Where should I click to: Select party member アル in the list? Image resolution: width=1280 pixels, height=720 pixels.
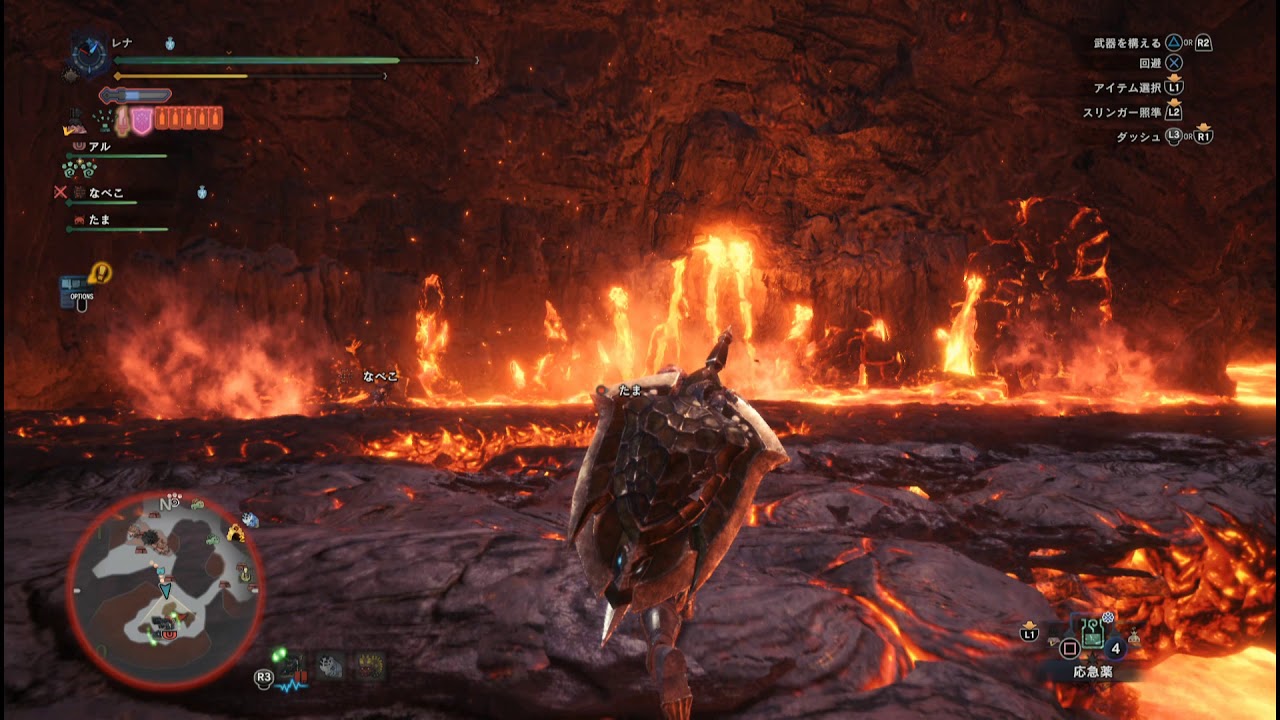(x=99, y=147)
